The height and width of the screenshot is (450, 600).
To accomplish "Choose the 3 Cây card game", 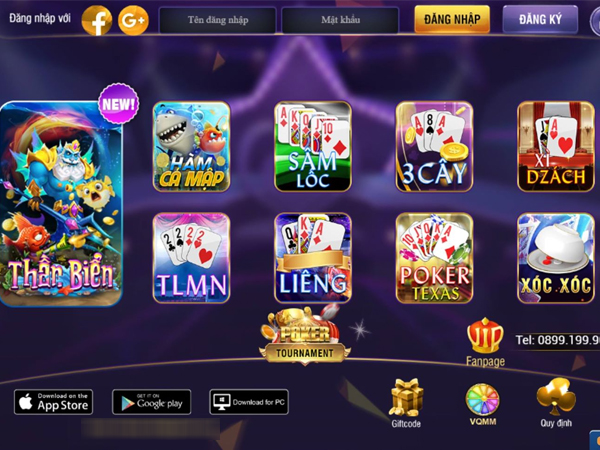I will coord(434,147).
